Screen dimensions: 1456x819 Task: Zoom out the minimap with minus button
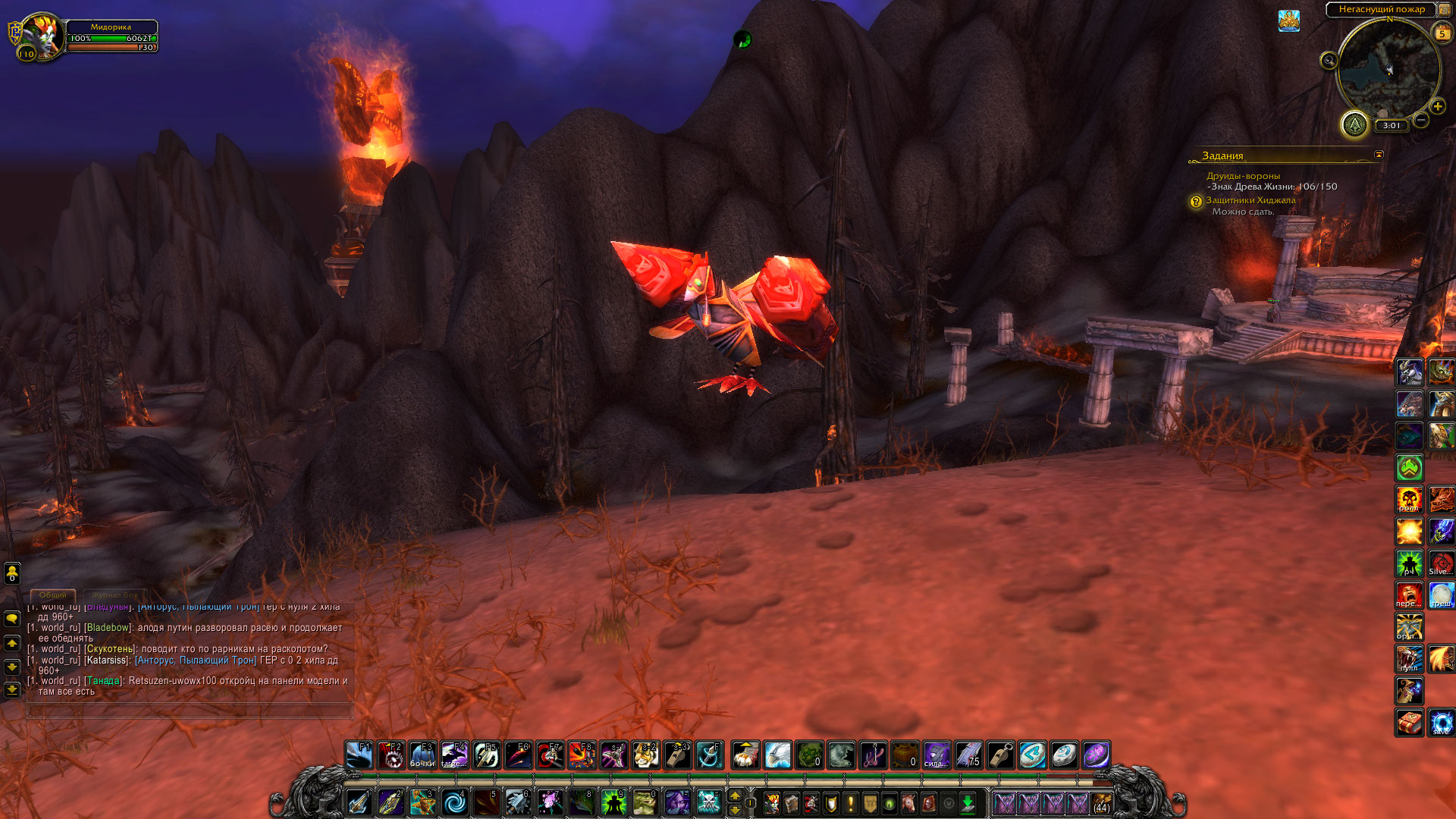click(x=1421, y=120)
